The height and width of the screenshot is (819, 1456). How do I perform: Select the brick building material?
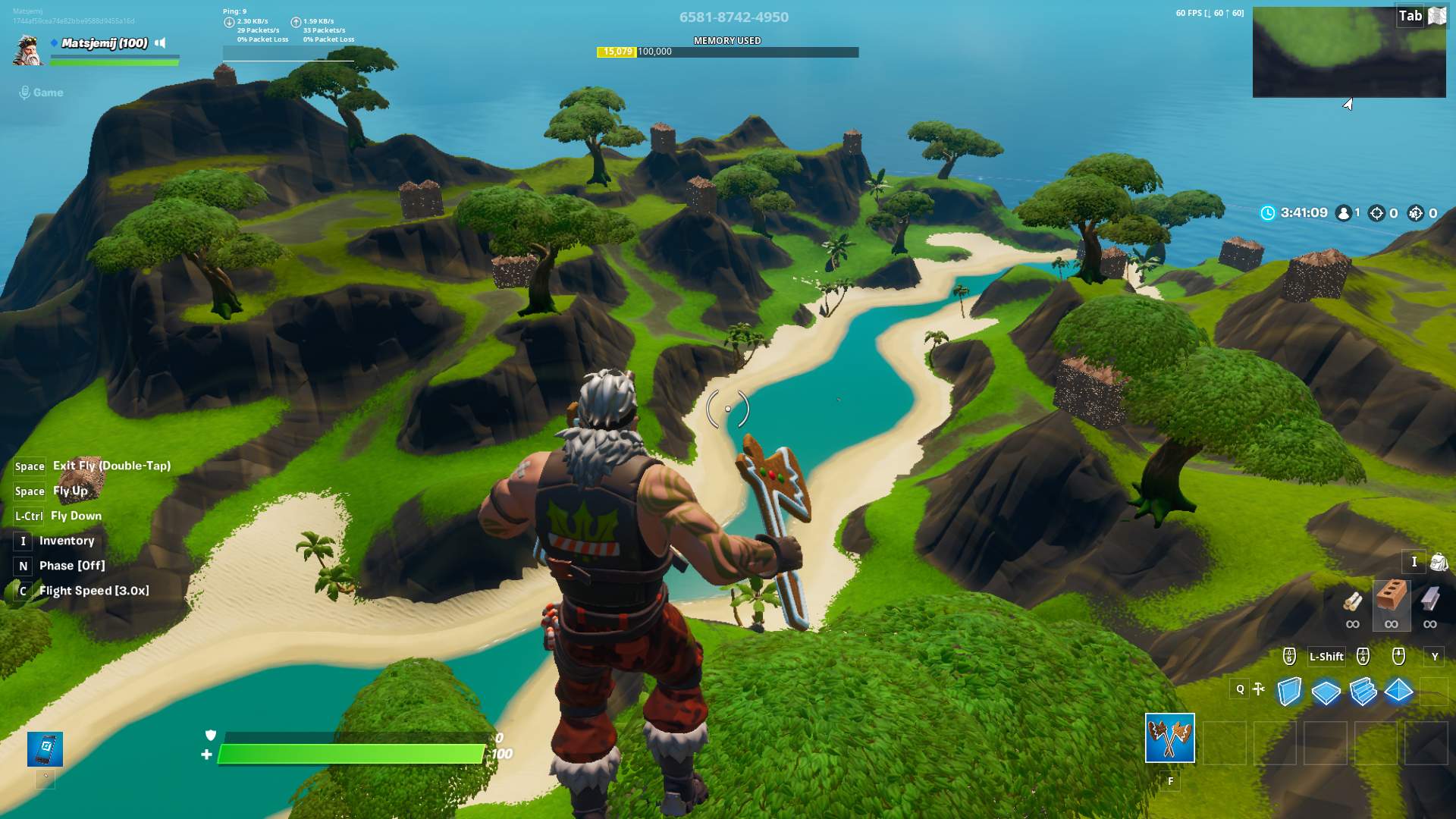coord(1391,603)
